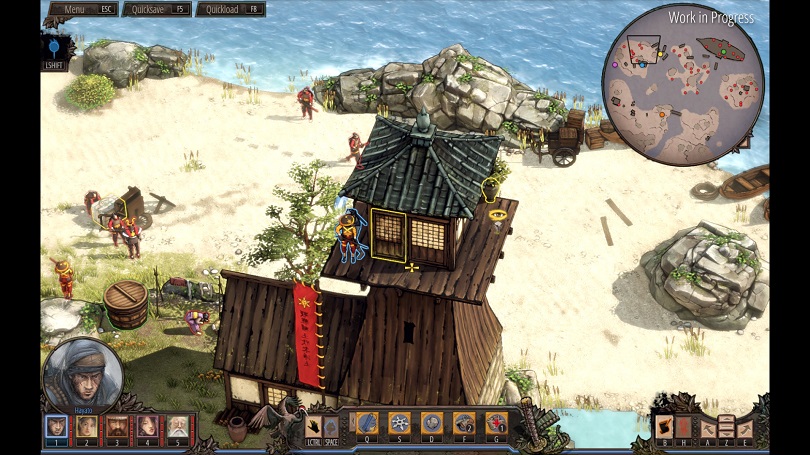Activate the shuriken throw ability
The image size is (810, 455).
pos(399,423)
